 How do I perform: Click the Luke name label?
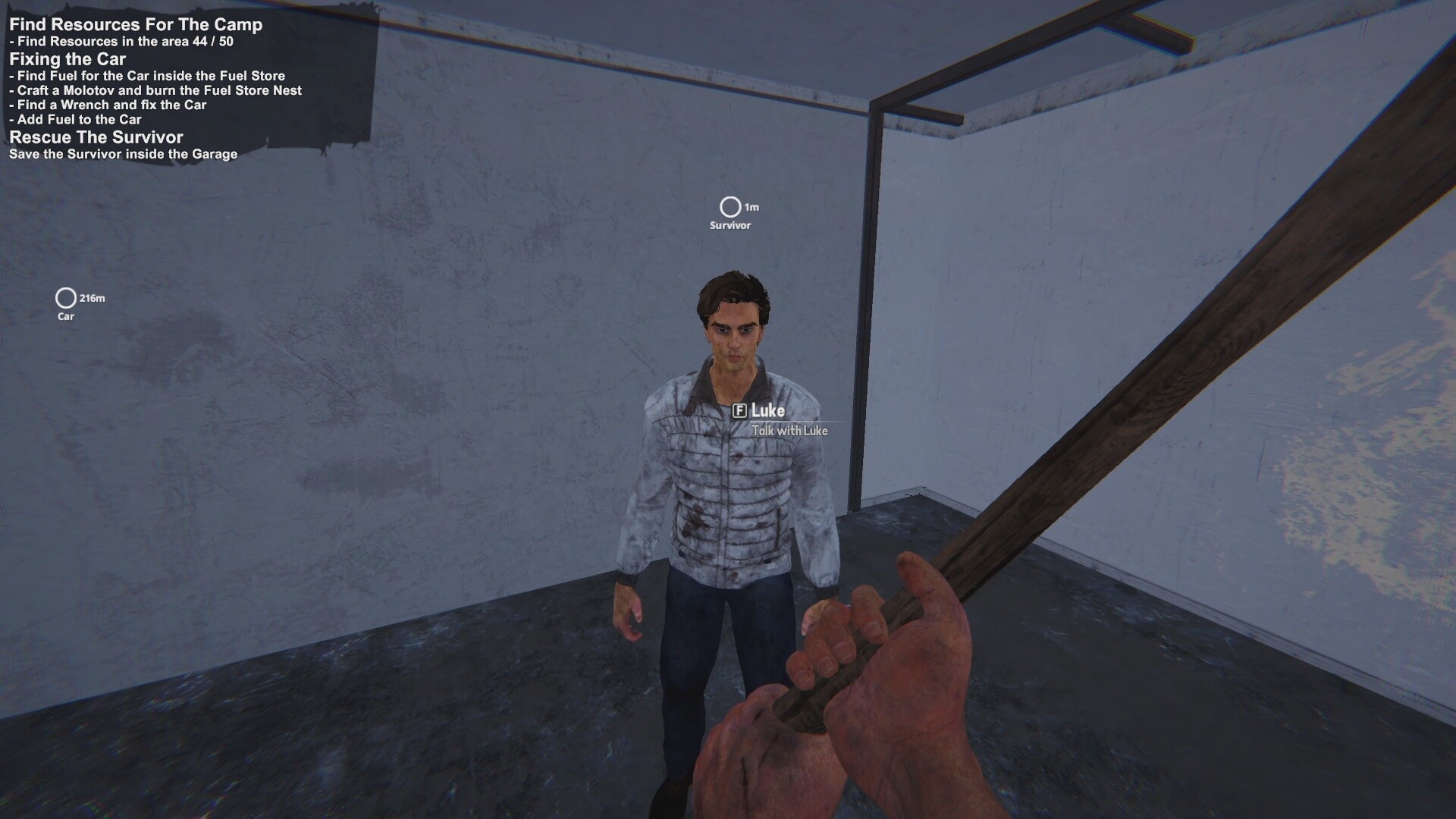pos(767,412)
